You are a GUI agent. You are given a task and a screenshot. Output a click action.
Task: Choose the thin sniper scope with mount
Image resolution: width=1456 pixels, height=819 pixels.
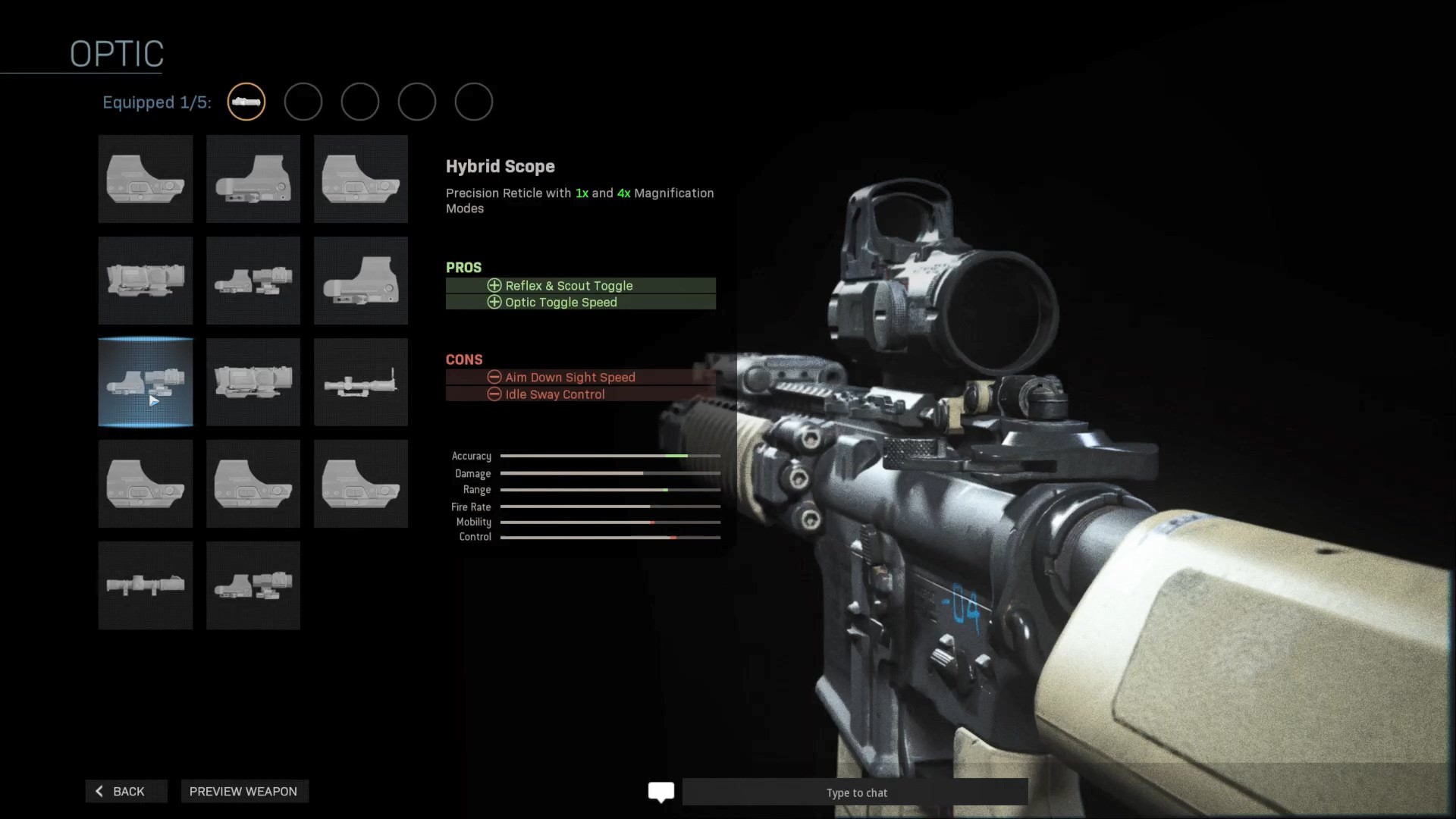coord(361,382)
